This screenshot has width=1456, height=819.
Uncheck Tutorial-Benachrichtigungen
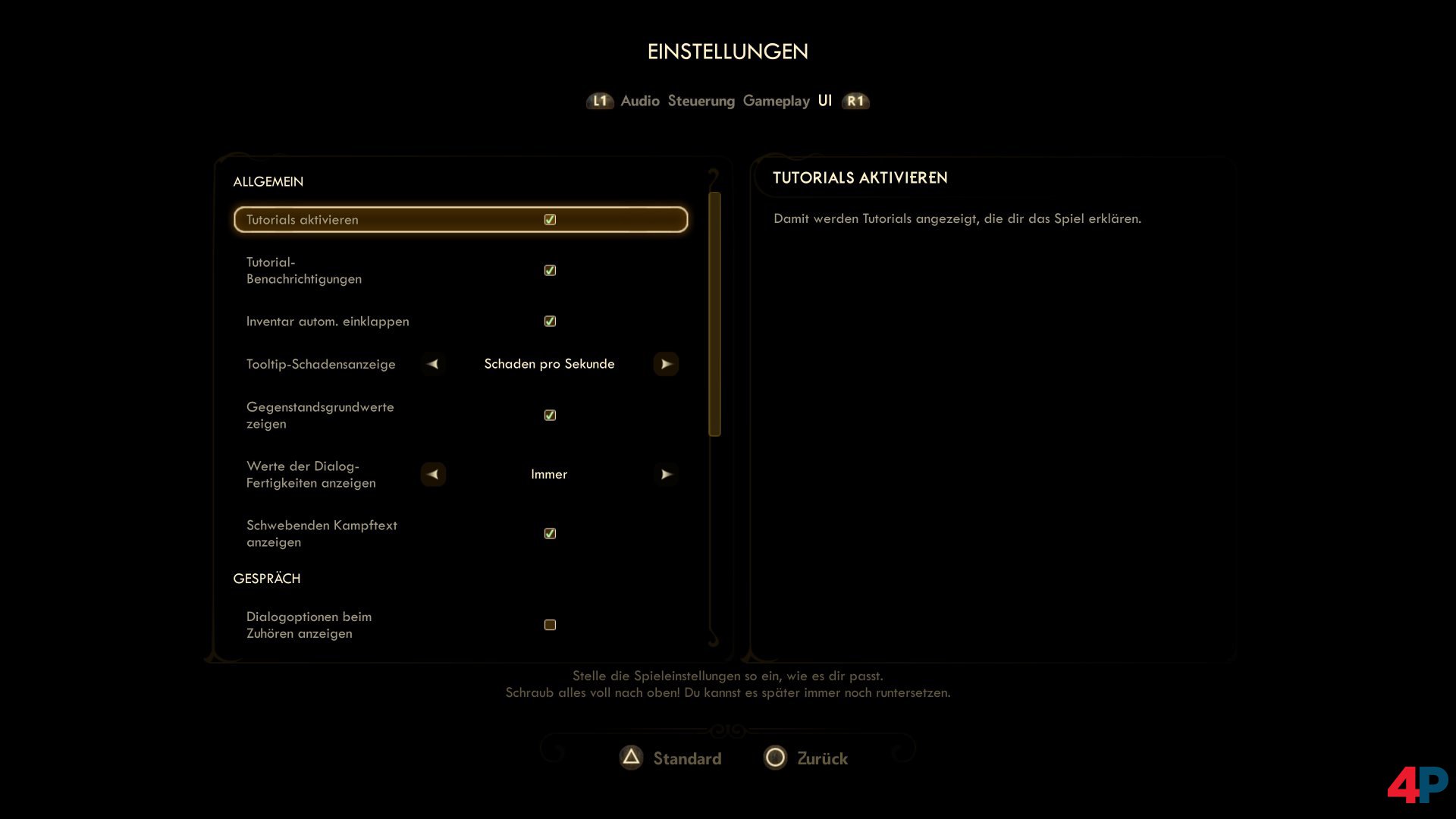pyautogui.click(x=550, y=270)
